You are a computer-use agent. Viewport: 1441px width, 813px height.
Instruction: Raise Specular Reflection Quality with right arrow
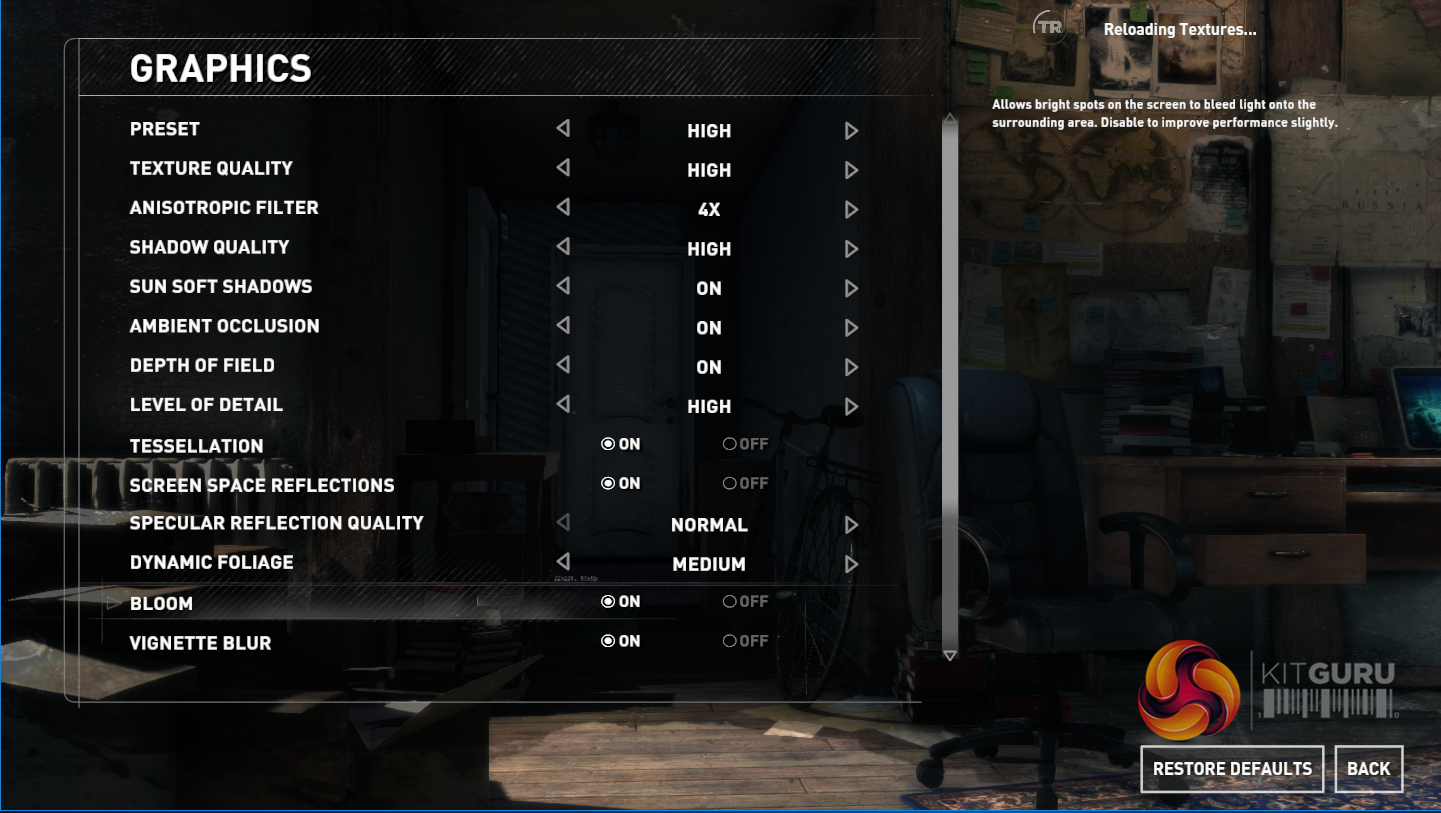coord(851,525)
